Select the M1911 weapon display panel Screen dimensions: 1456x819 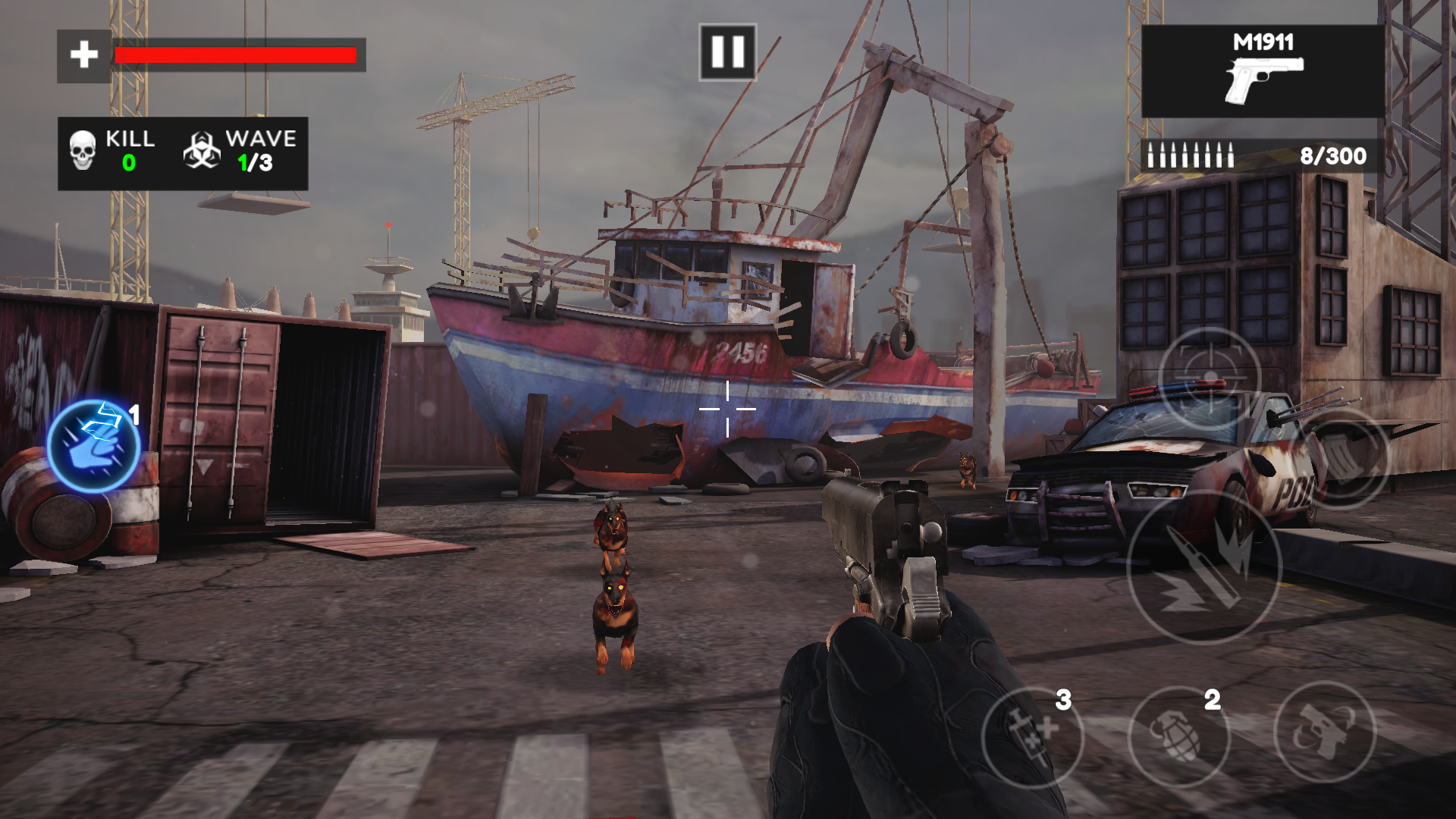pyautogui.click(x=1259, y=72)
